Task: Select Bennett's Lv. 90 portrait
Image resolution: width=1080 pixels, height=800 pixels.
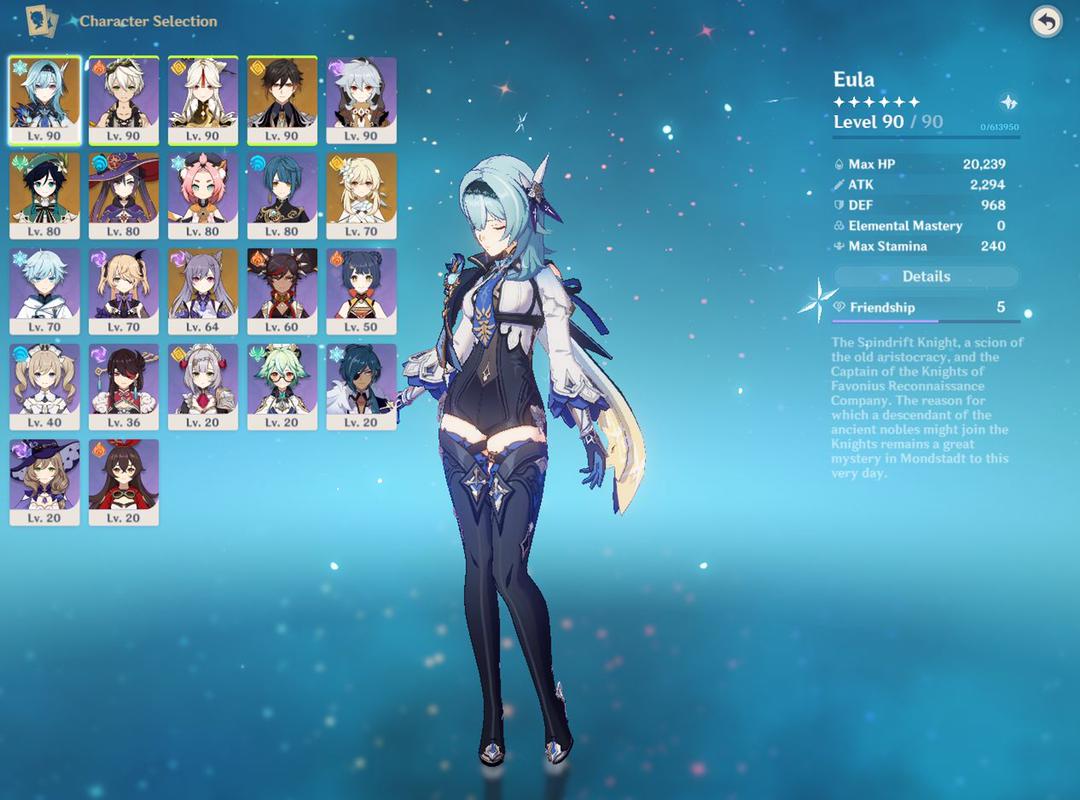Action: [x=123, y=98]
